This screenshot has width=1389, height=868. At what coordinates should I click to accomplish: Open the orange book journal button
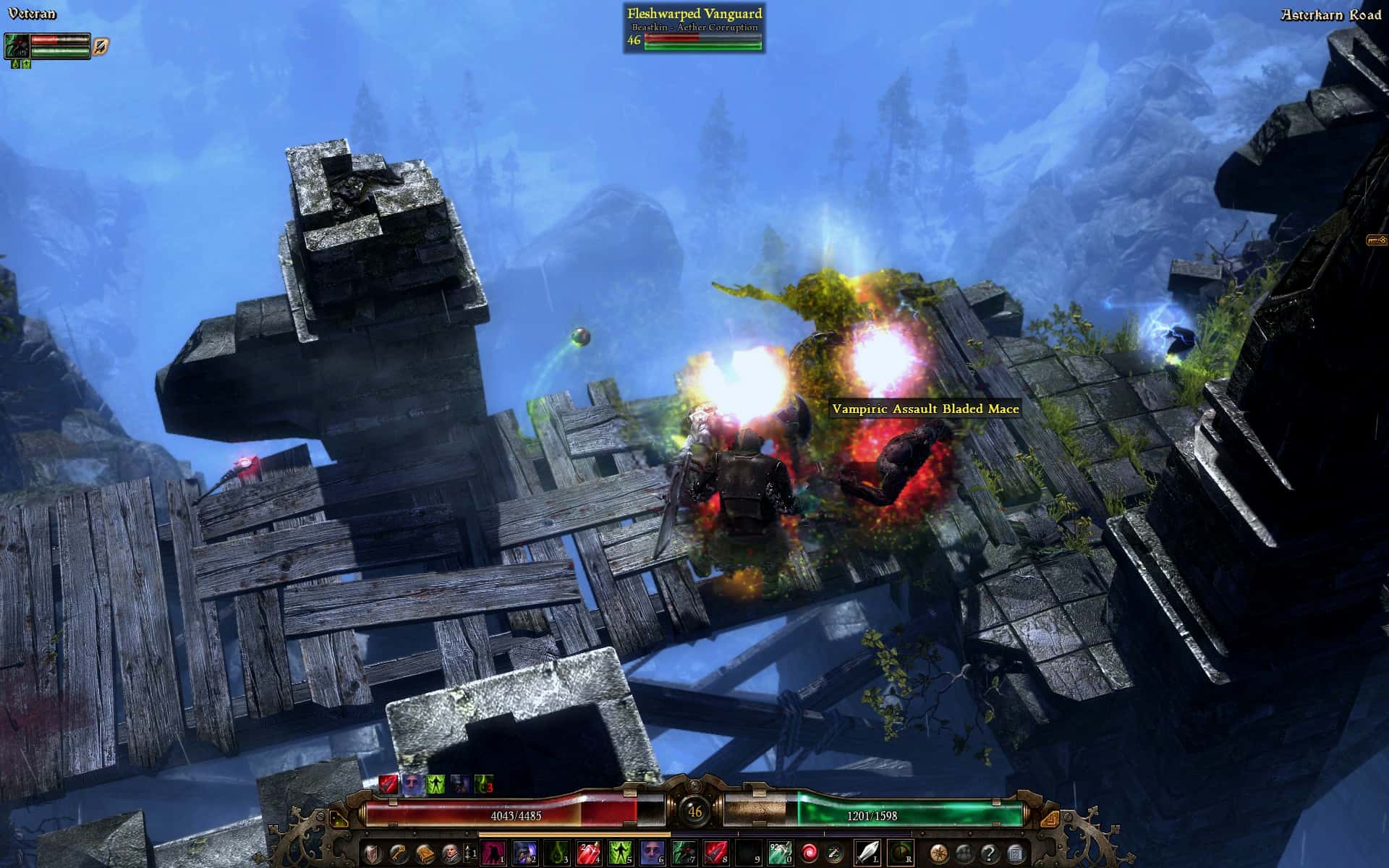[424, 854]
